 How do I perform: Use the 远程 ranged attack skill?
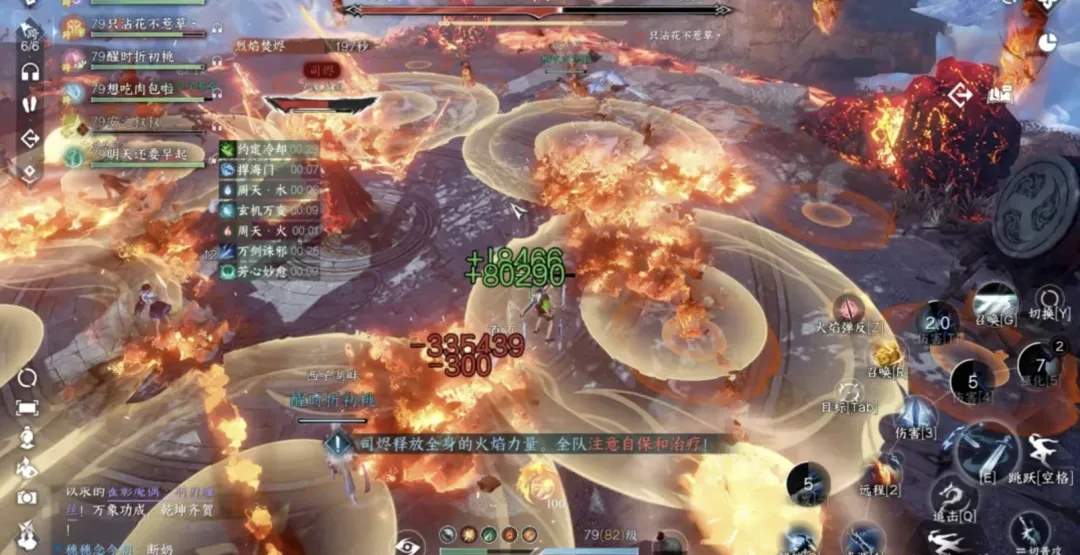(x=881, y=471)
